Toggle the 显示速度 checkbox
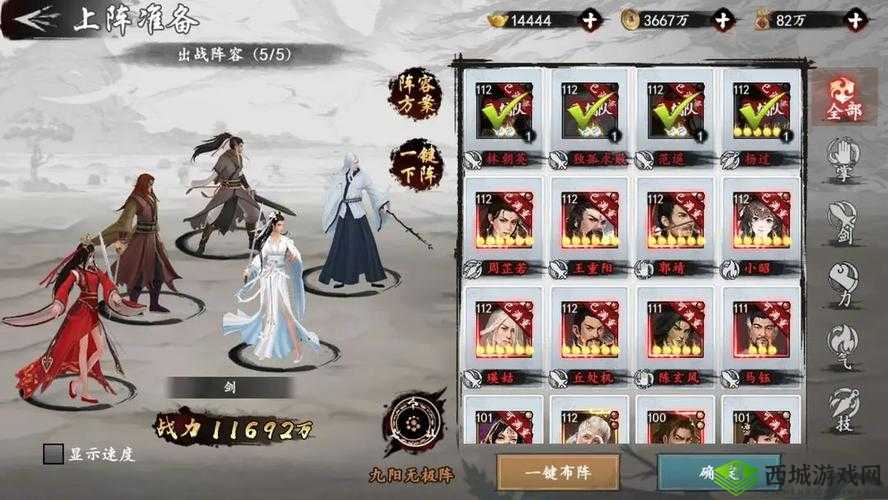This screenshot has height=500, width=888. pos(55,453)
